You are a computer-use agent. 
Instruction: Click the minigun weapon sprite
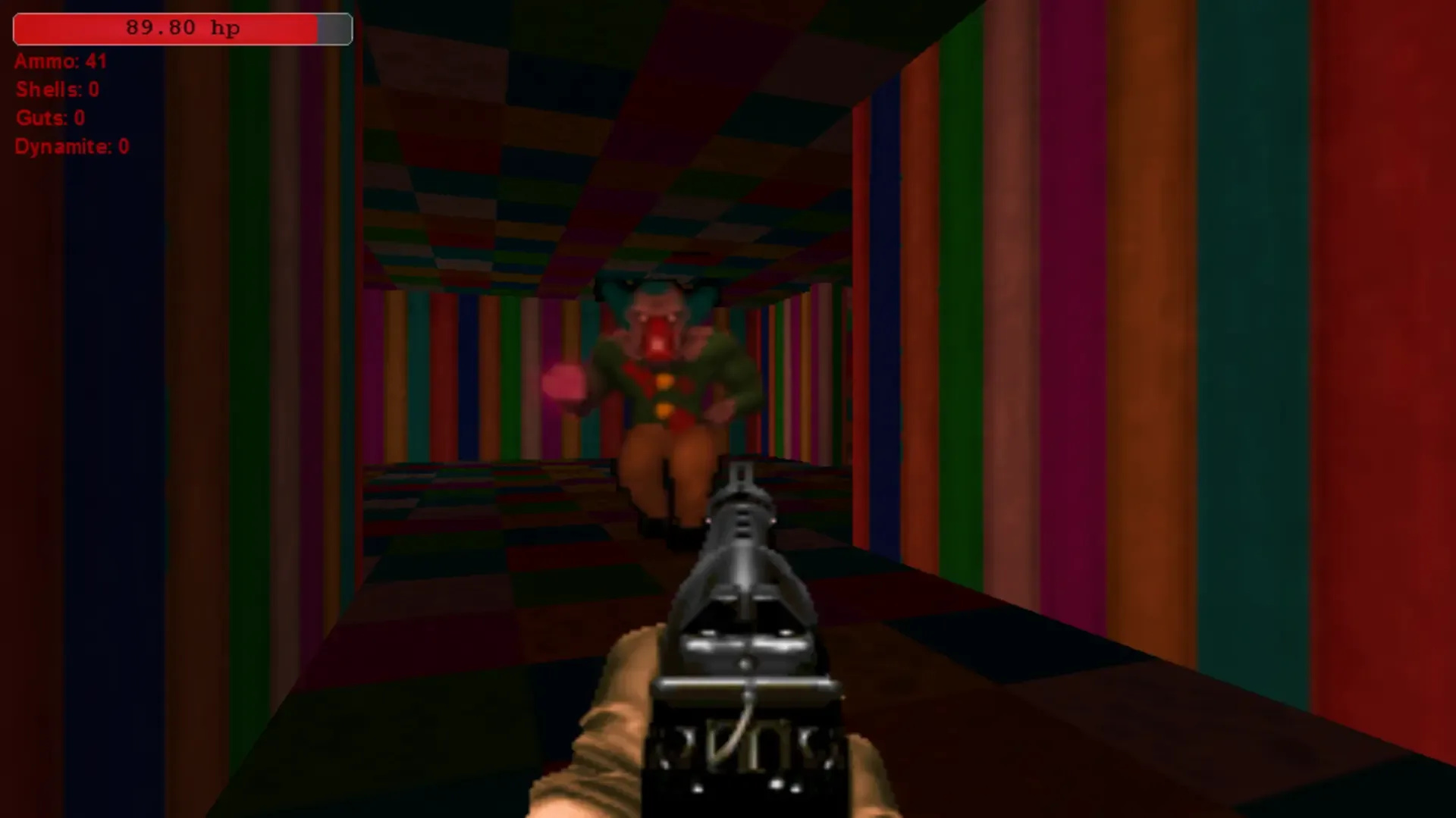tap(743, 644)
